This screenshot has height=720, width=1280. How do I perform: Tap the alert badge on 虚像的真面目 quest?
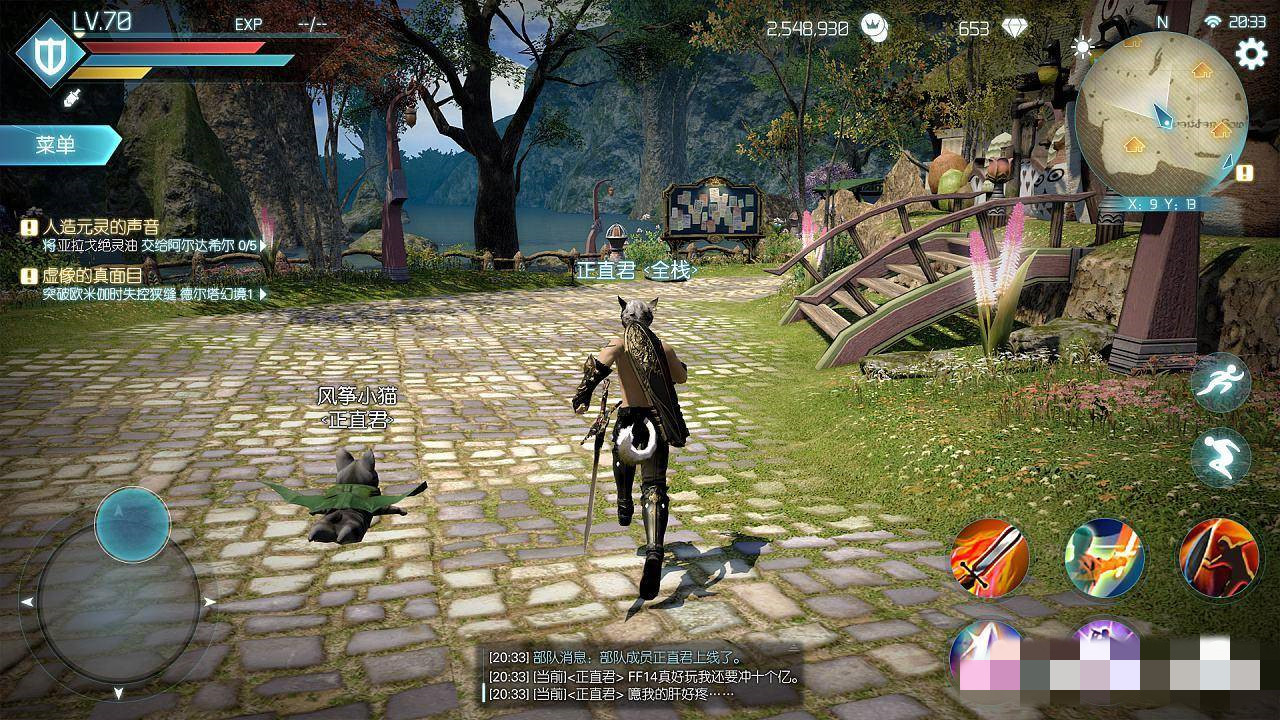click(x=29, y=277)
